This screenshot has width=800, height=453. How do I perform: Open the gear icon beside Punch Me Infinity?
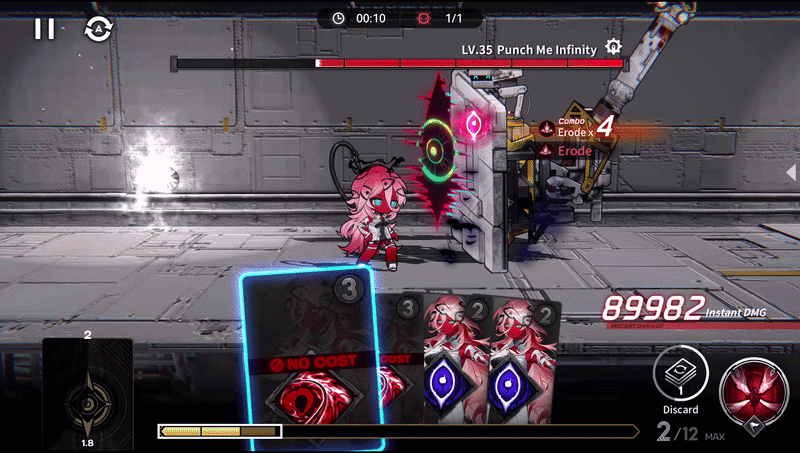click(614, 47)
